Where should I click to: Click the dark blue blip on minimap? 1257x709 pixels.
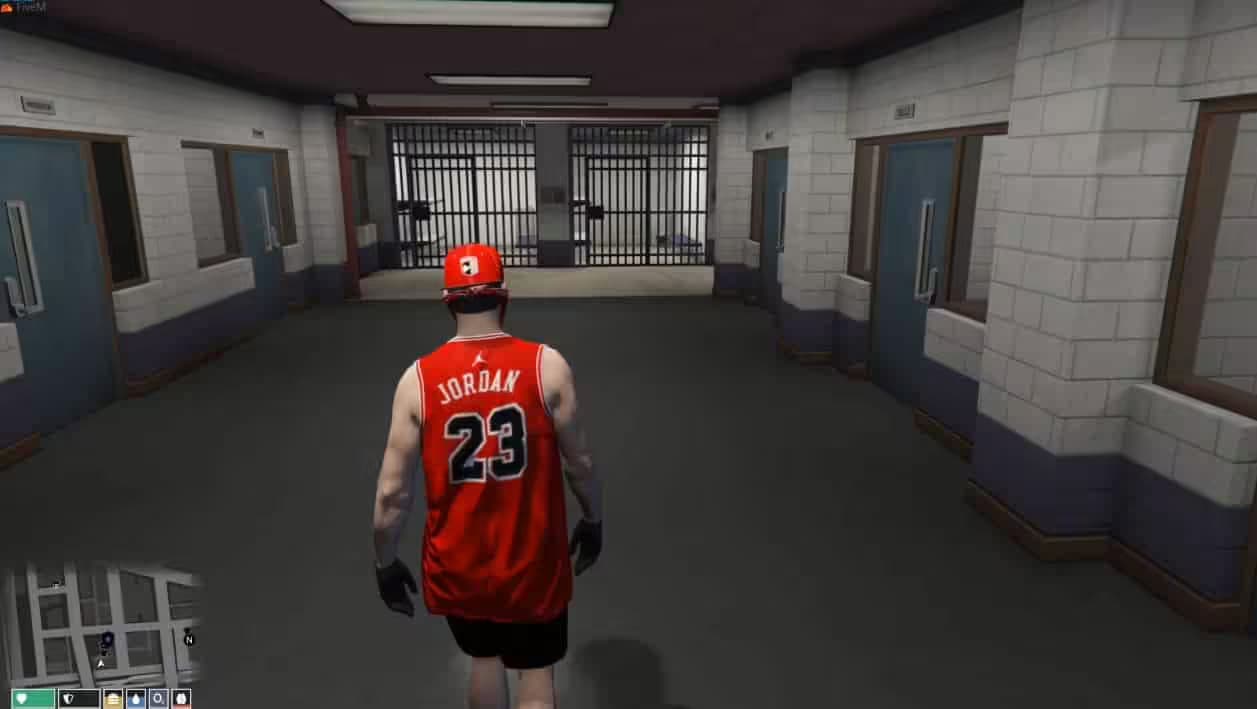pyautogui.click(x=107, y=639)
